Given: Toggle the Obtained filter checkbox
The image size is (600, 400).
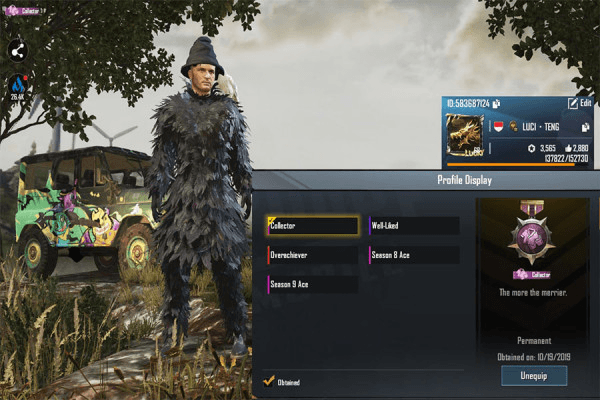Looking at the screenshot, I should (268, 380).
